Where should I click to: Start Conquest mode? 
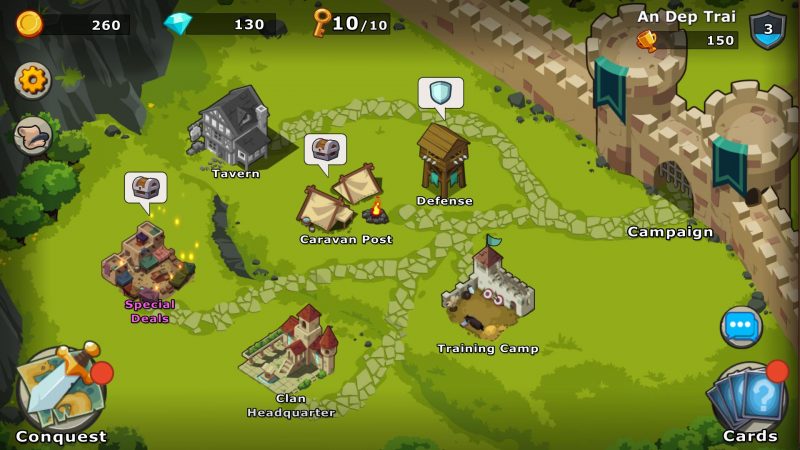[x=60, y=392]
